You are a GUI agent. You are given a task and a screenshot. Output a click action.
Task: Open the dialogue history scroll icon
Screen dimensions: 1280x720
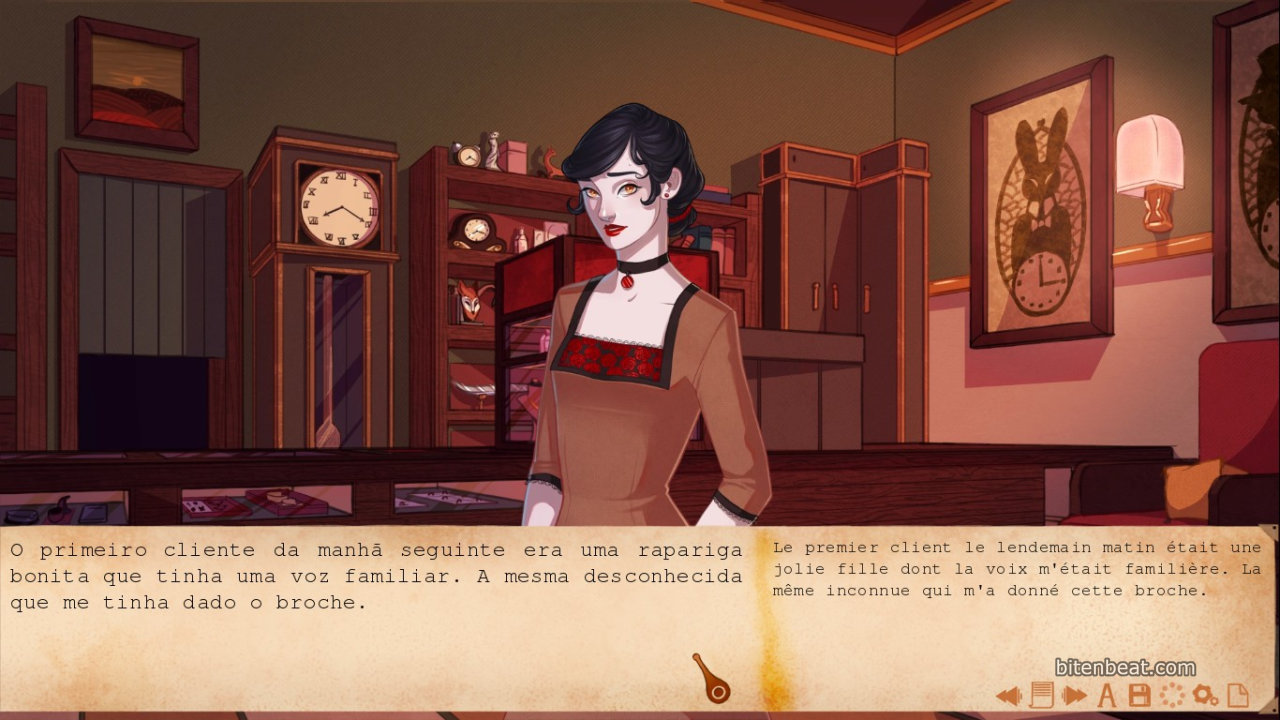[1041, 695]
